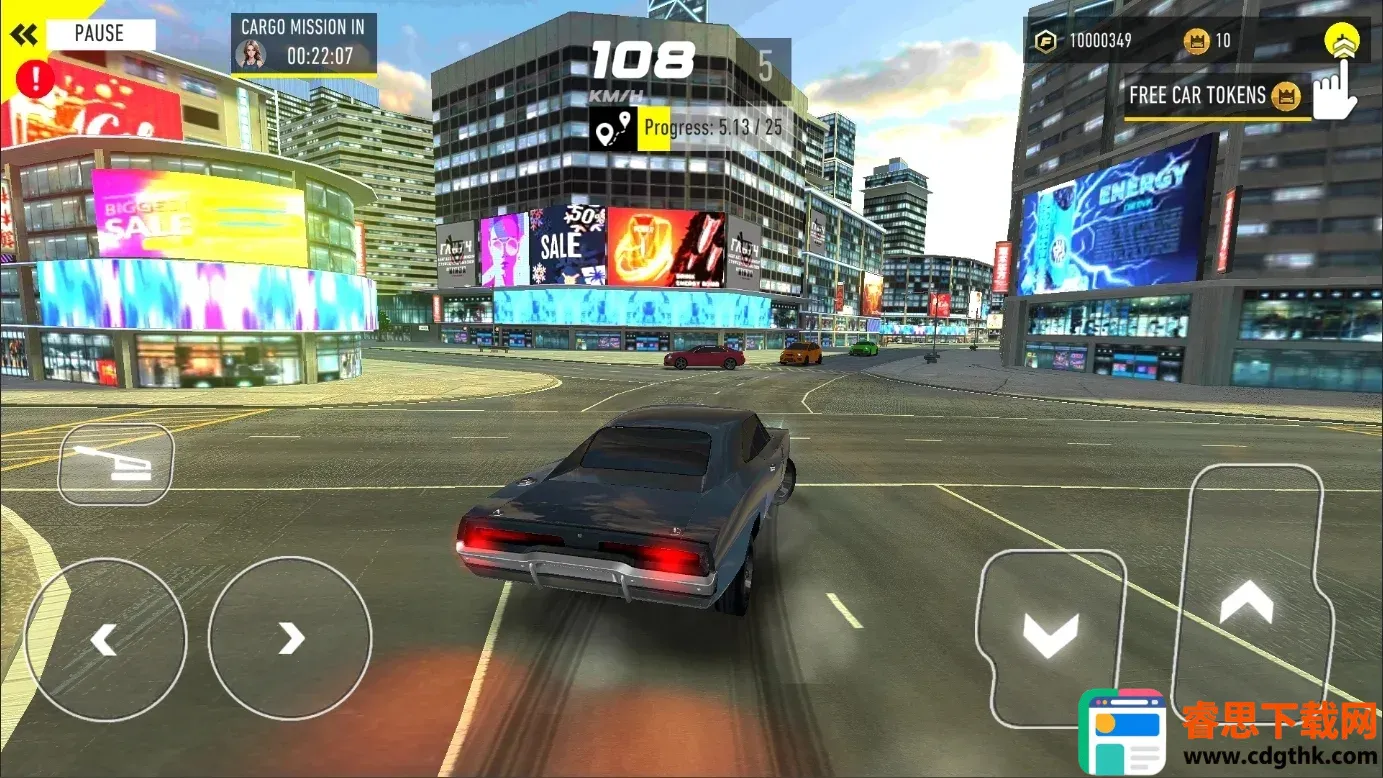Steer left with the left arrow
Screen dimensions: 1383x778
(x=105, y=638)
